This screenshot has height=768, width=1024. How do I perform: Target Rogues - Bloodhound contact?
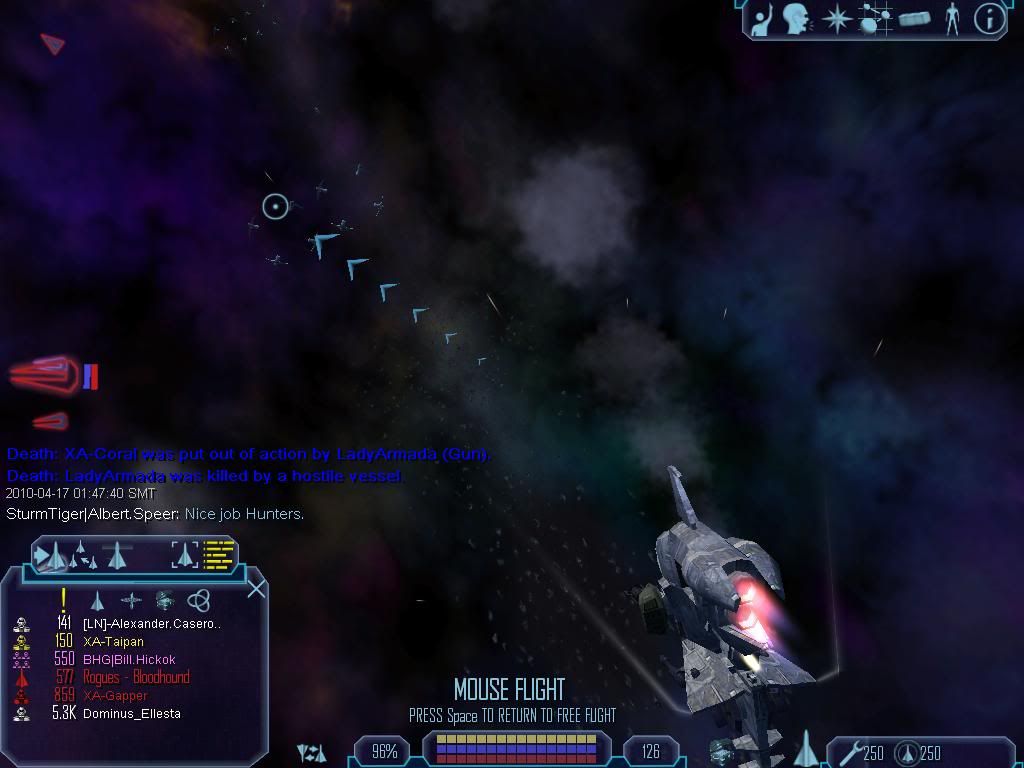136,677
